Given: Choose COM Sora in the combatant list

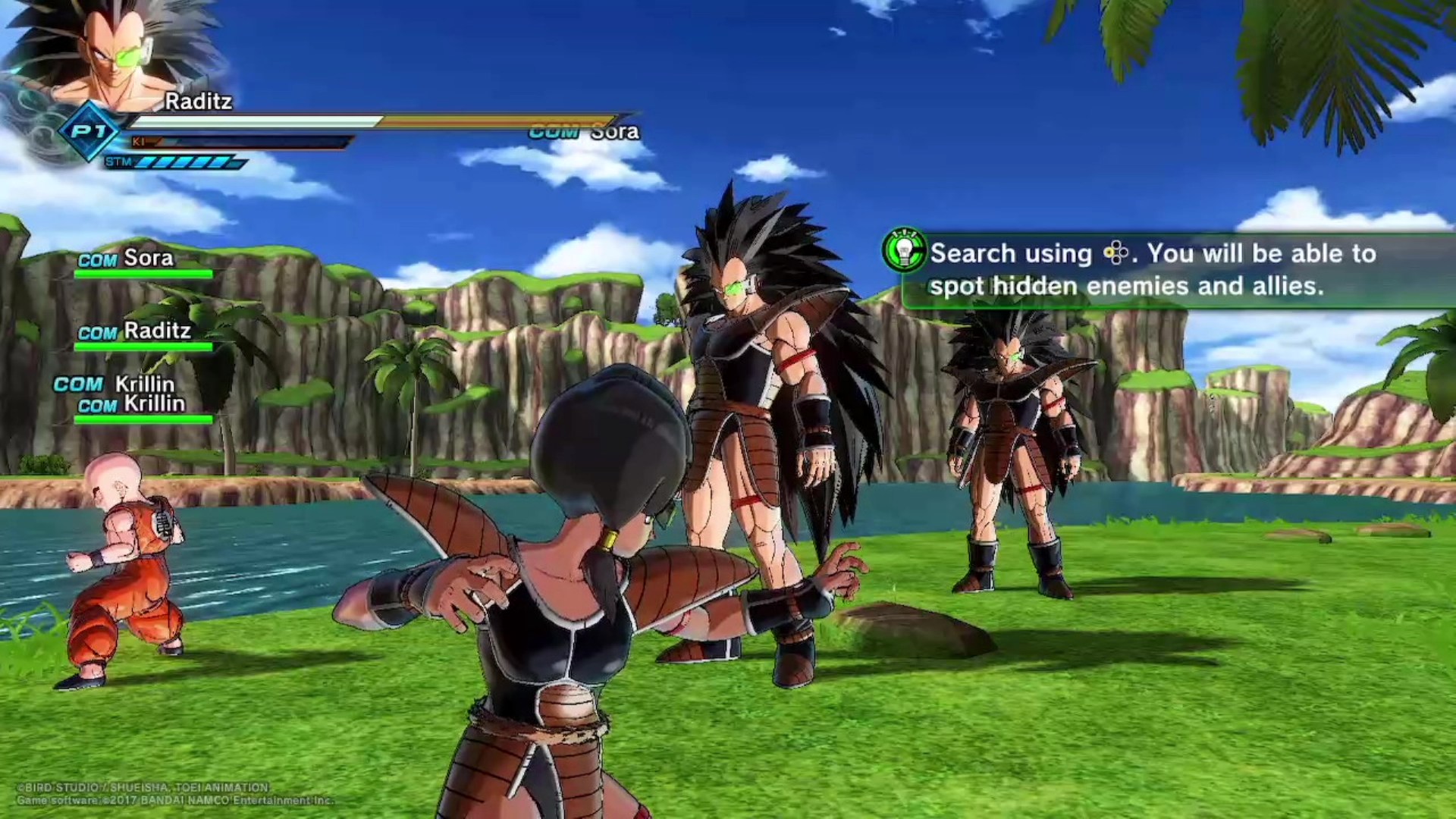Looking at the screenshot, I should tap(127, 259).
